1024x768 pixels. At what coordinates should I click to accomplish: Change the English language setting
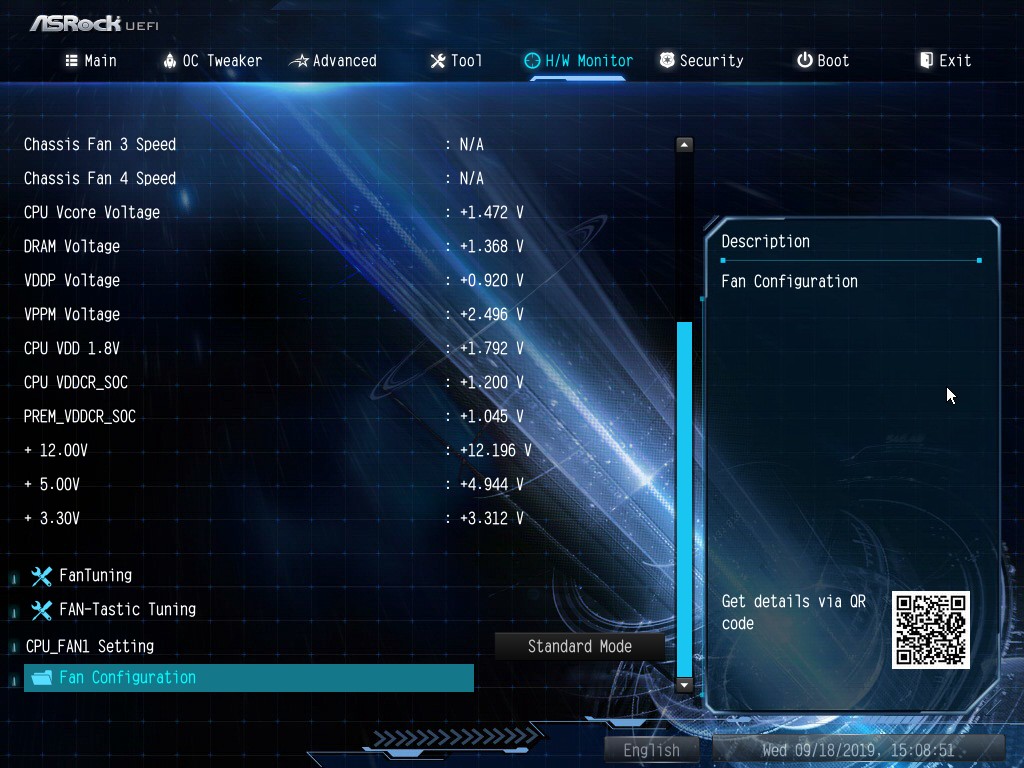pyautogui.click(x=652, y=749)
